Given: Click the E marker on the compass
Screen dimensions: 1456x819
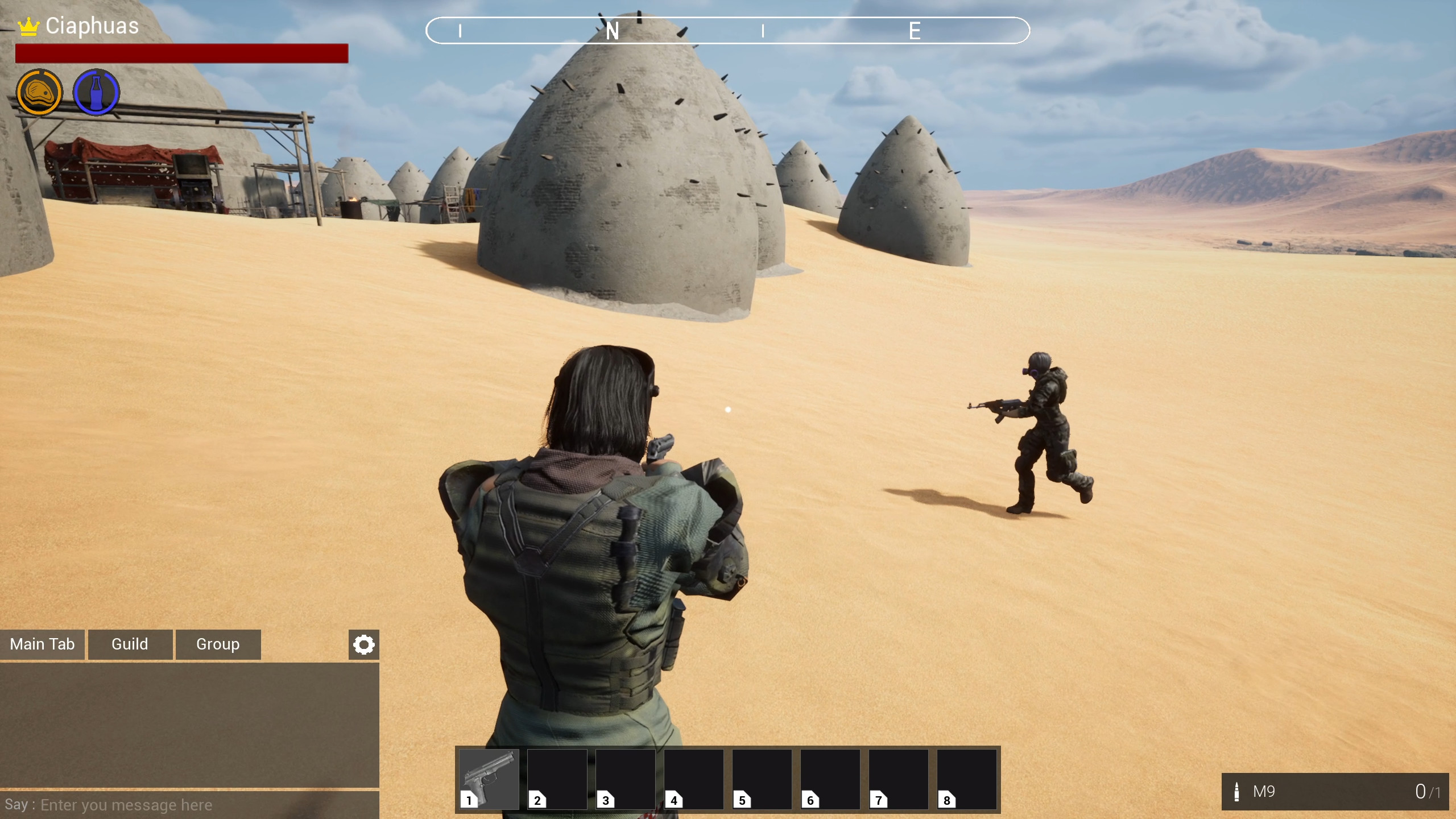Looking at the screenshot, I should (915, 31).
